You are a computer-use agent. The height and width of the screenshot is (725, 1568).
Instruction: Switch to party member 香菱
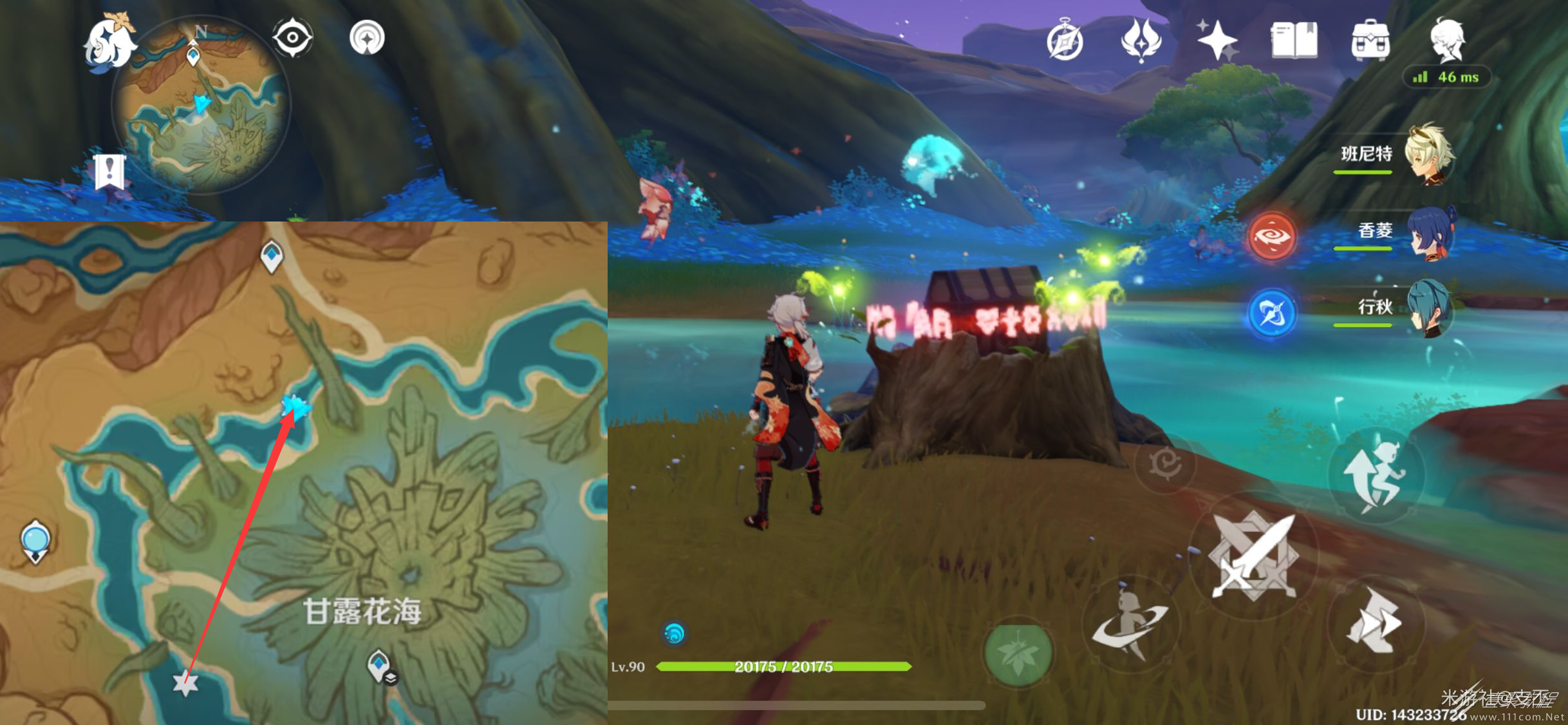1428,232
